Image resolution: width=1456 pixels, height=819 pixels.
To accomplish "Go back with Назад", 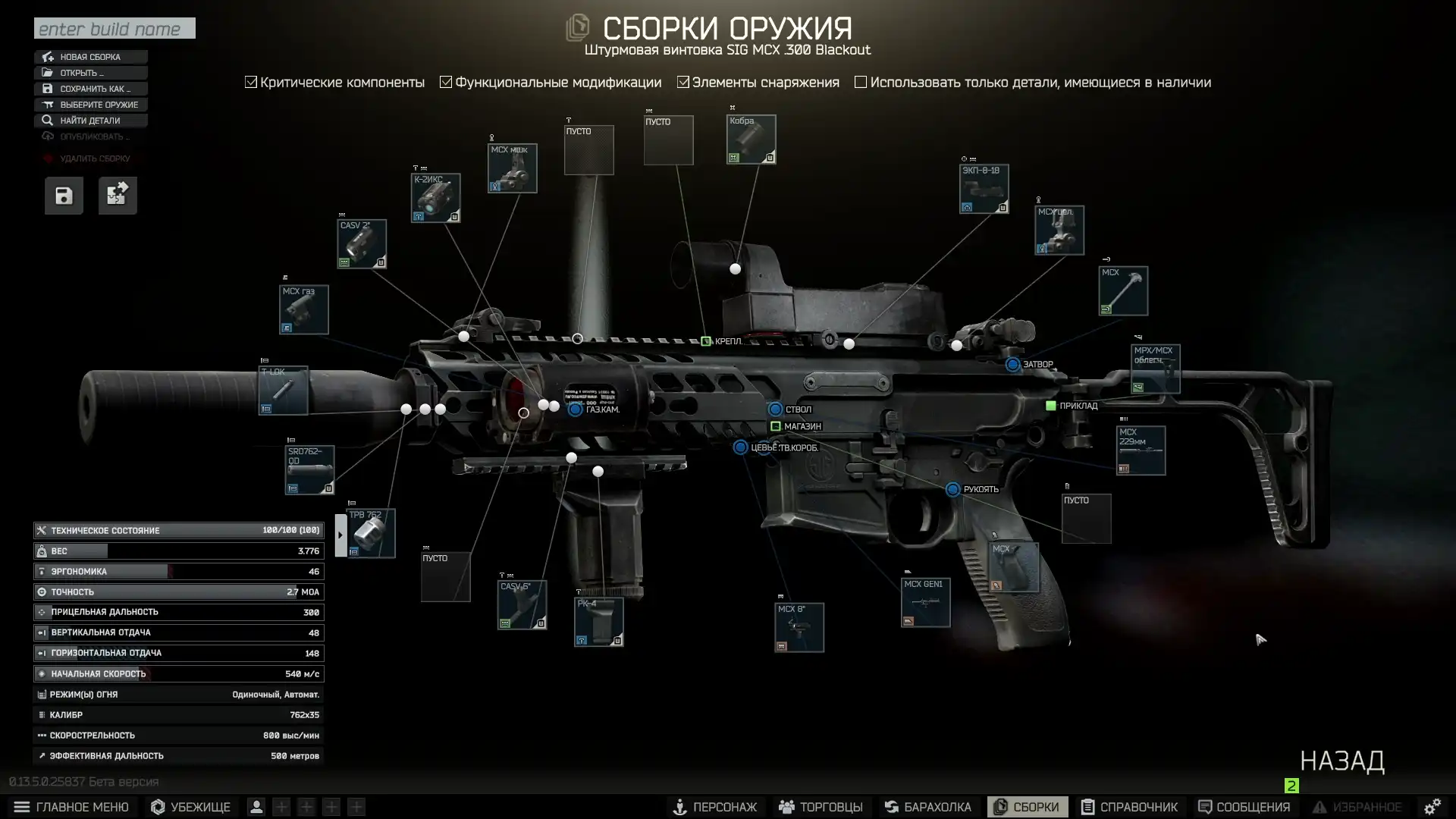I will point(1341,761).
